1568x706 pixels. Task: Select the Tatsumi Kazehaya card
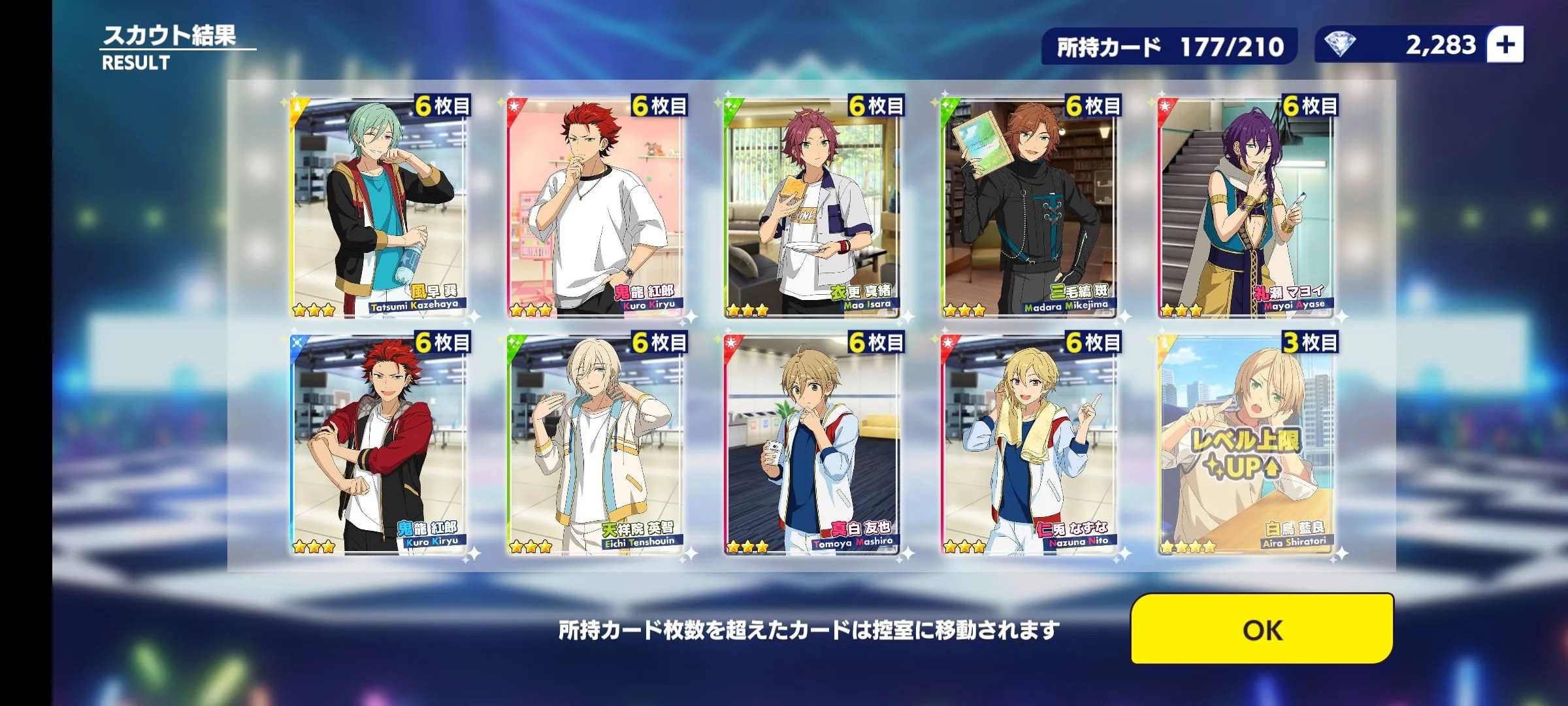[x=378, y=208]
